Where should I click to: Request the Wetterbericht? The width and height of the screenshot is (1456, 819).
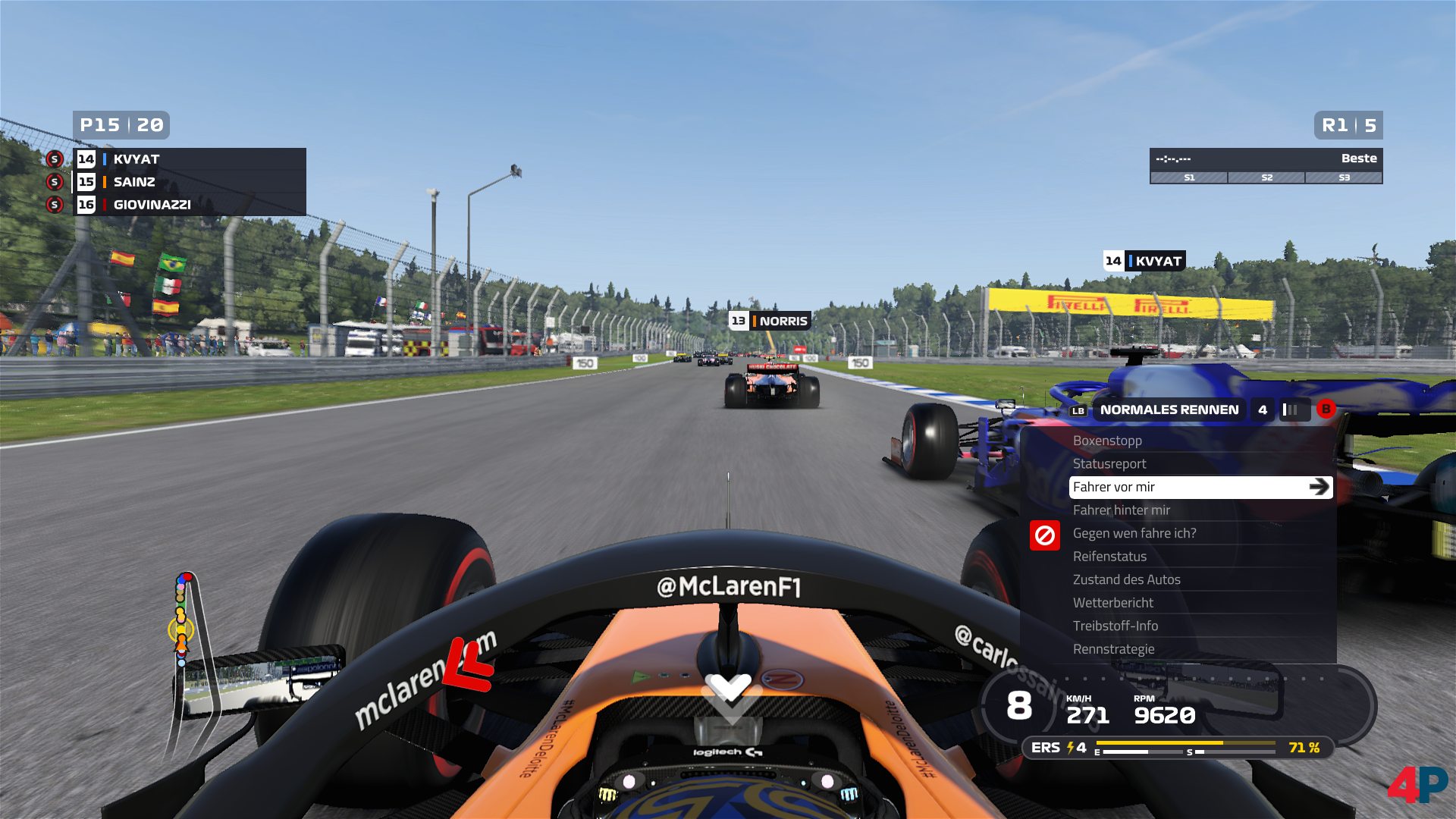tap(1112, 603)
